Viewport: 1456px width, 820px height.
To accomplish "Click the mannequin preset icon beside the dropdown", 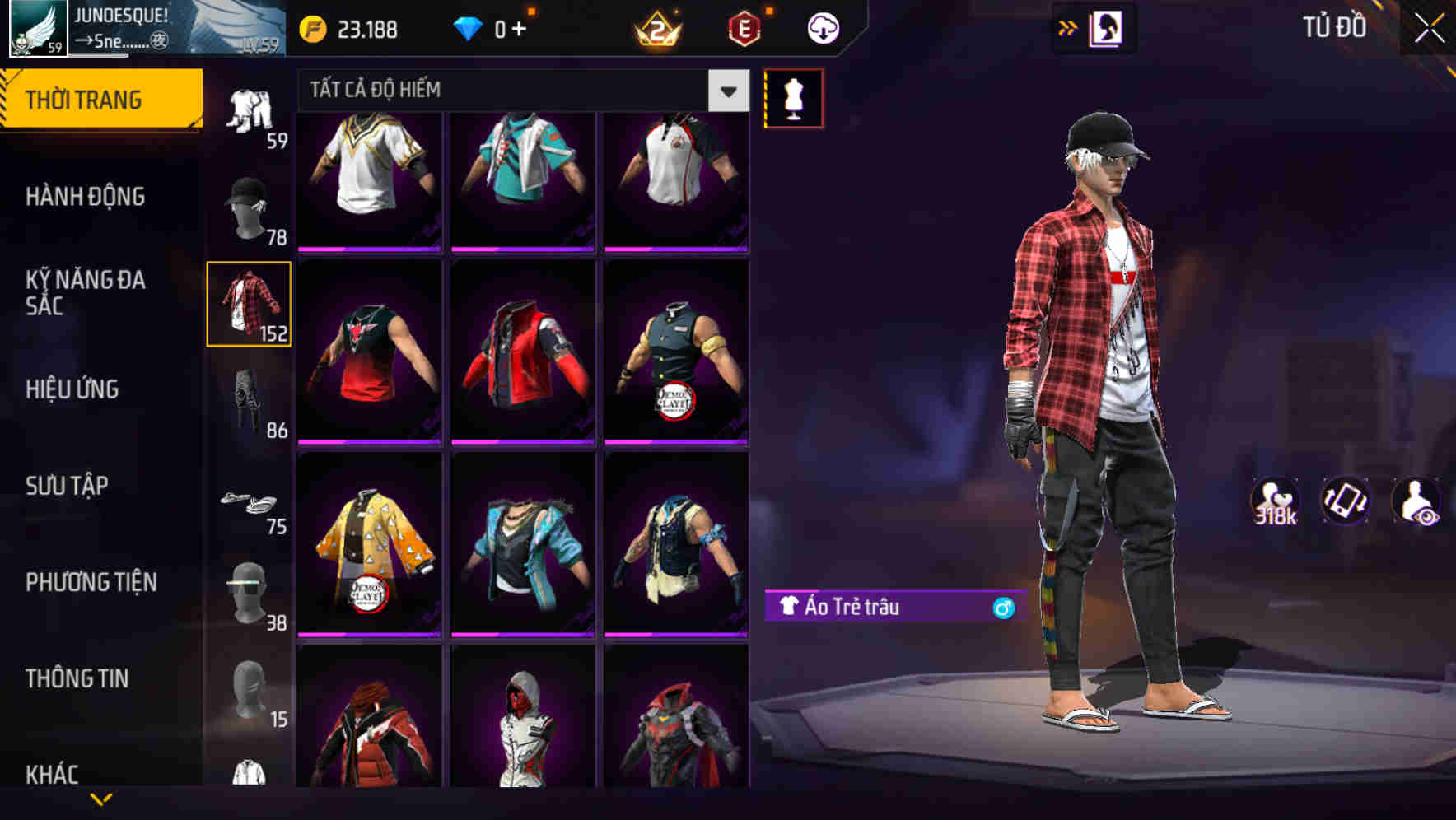I will pyautogui.click(x=793, y=97).
